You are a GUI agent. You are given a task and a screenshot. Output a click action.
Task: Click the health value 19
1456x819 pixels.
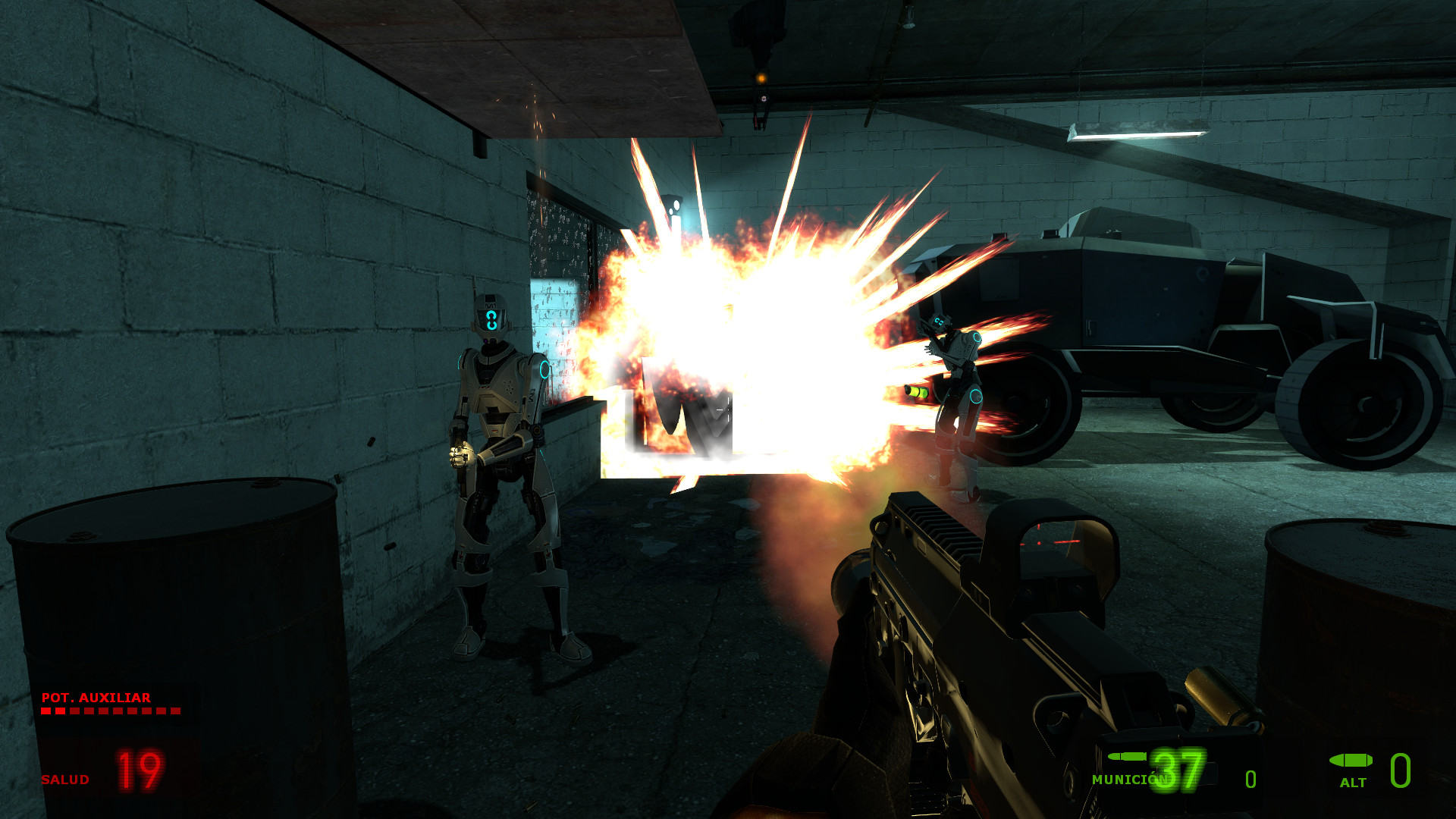[x=138, y=772]
